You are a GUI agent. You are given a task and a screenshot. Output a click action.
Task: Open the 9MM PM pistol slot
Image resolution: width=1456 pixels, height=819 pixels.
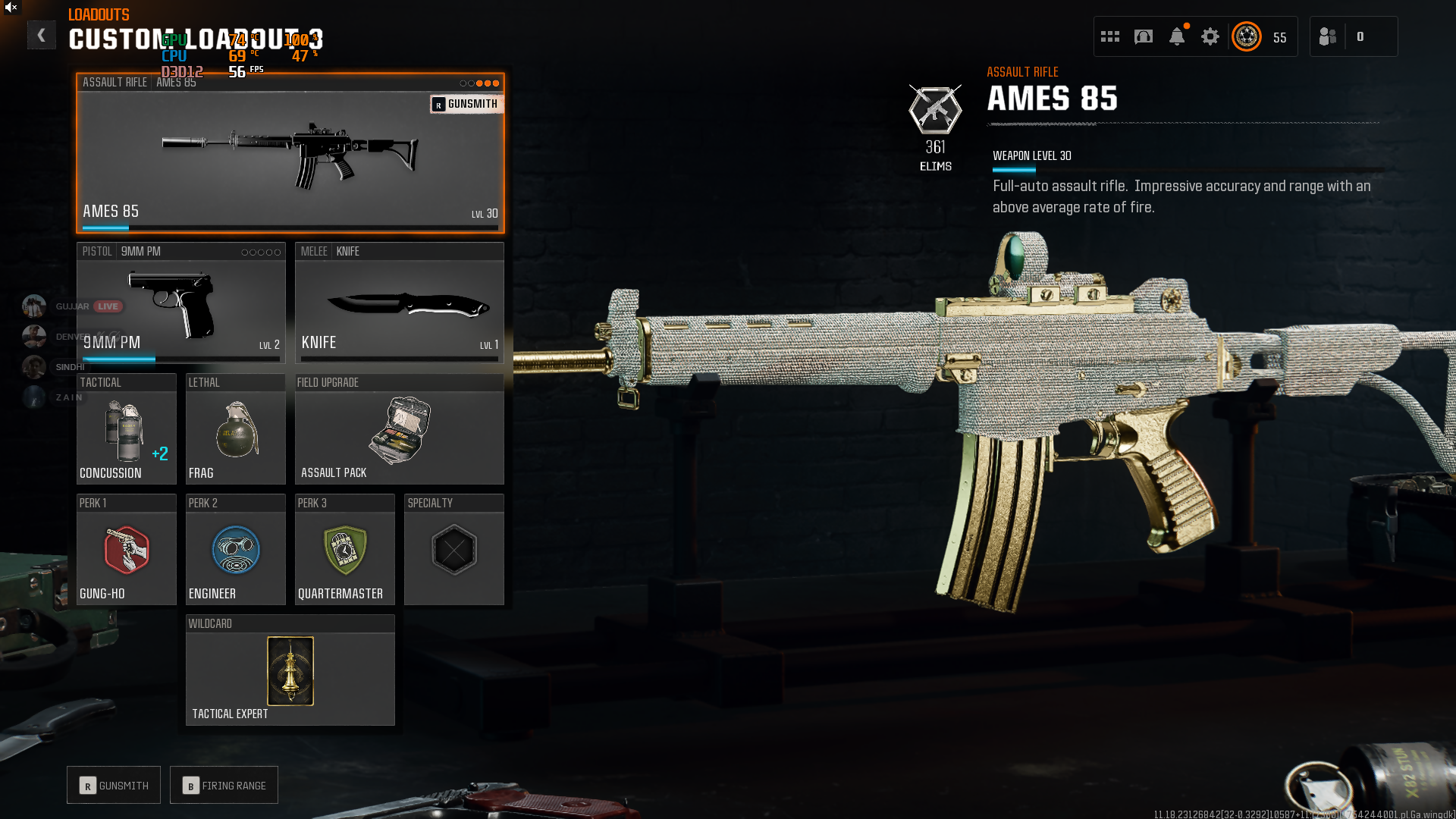coord(180,303)
